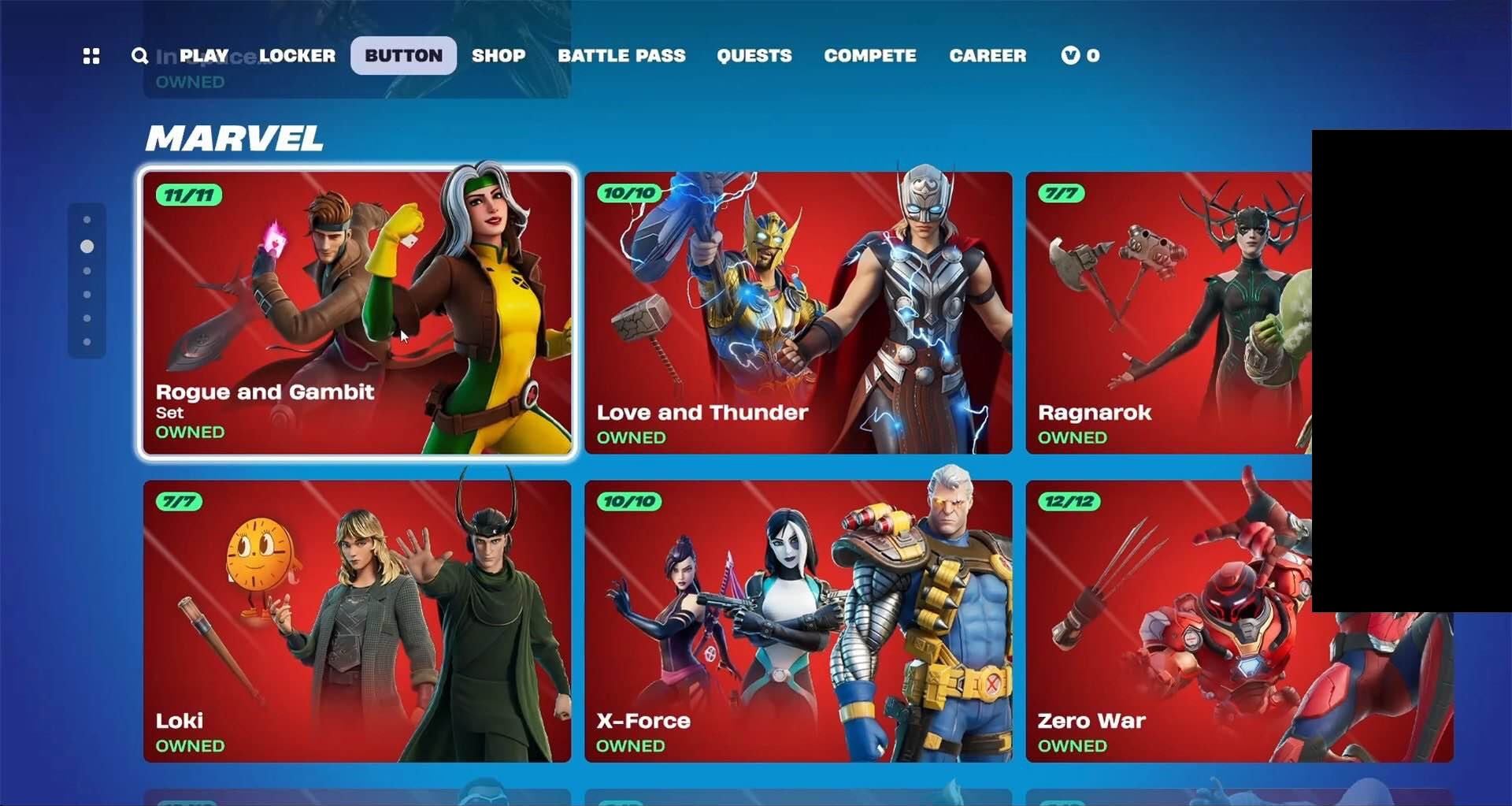This screenshot has width=1512, height=806.
Task: Open the BATTLE PASS tab
Action: pos(622,56)
